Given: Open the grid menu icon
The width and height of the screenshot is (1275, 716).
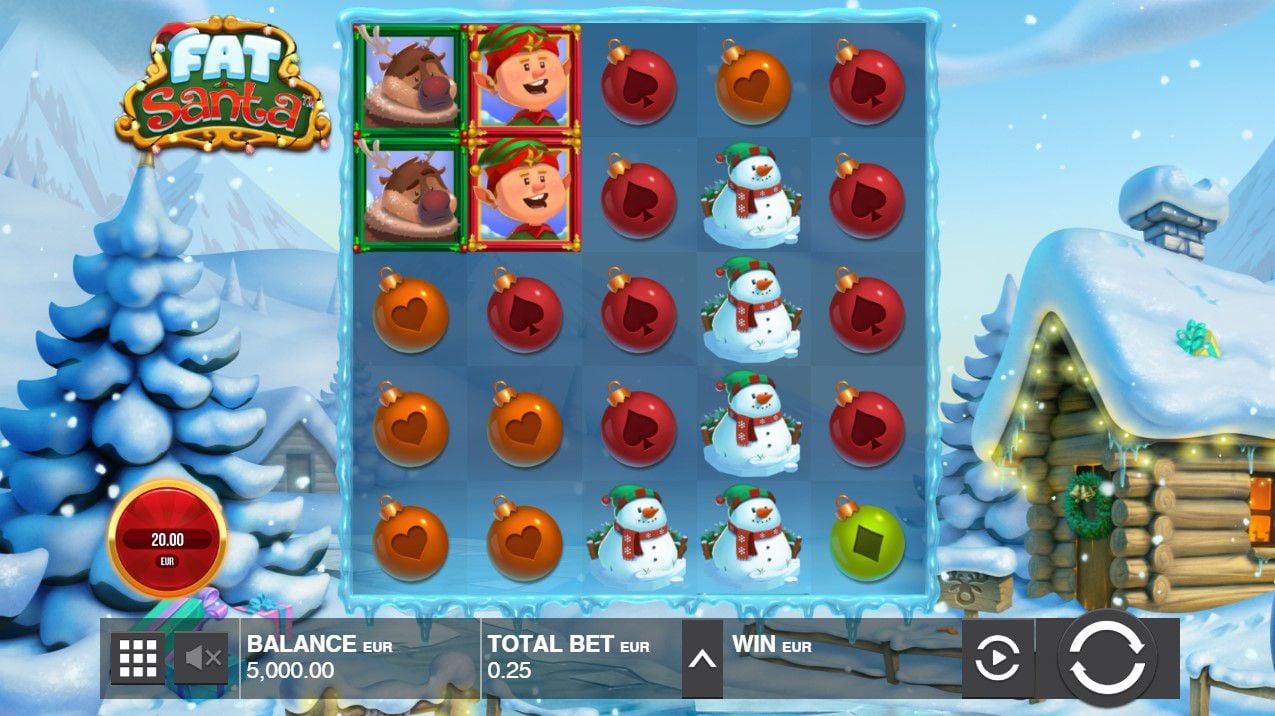Looking at the screenshot, I should 138,657.
